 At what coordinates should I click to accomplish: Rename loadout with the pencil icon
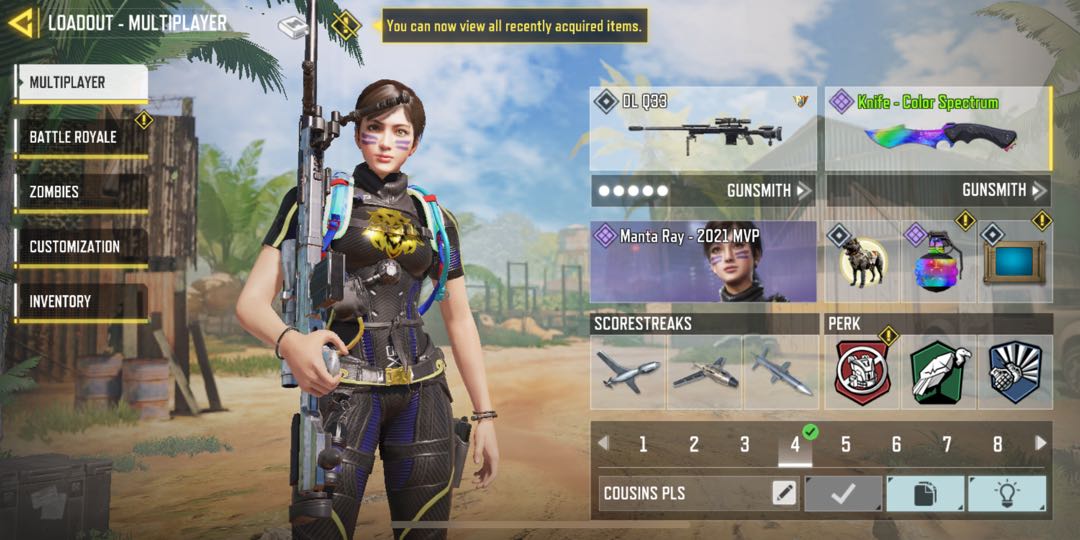(x=784, y=493)
